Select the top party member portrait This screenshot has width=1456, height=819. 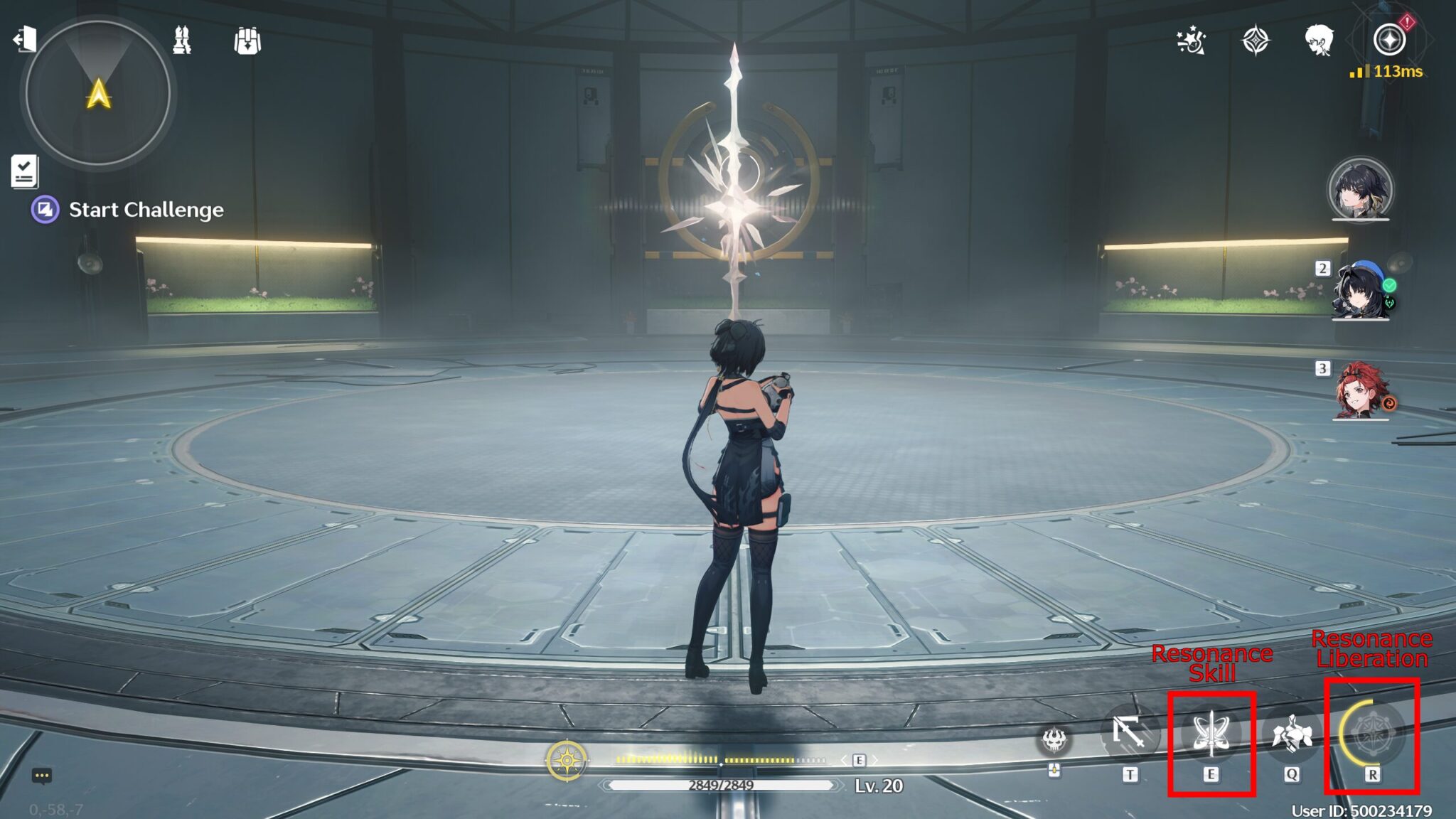tap(1360, 190)
